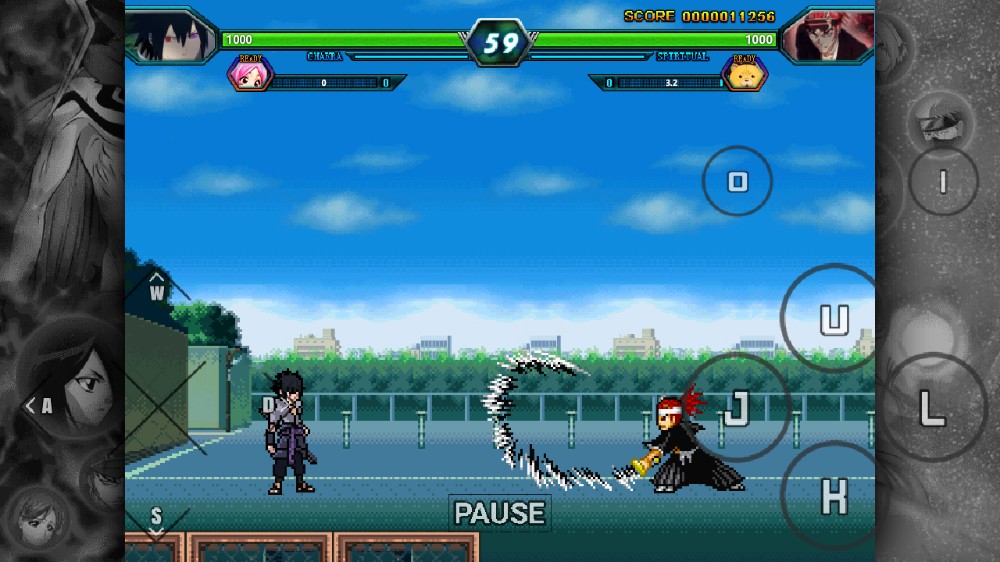
Task: Move right with the D control
Action: [268, 405]
